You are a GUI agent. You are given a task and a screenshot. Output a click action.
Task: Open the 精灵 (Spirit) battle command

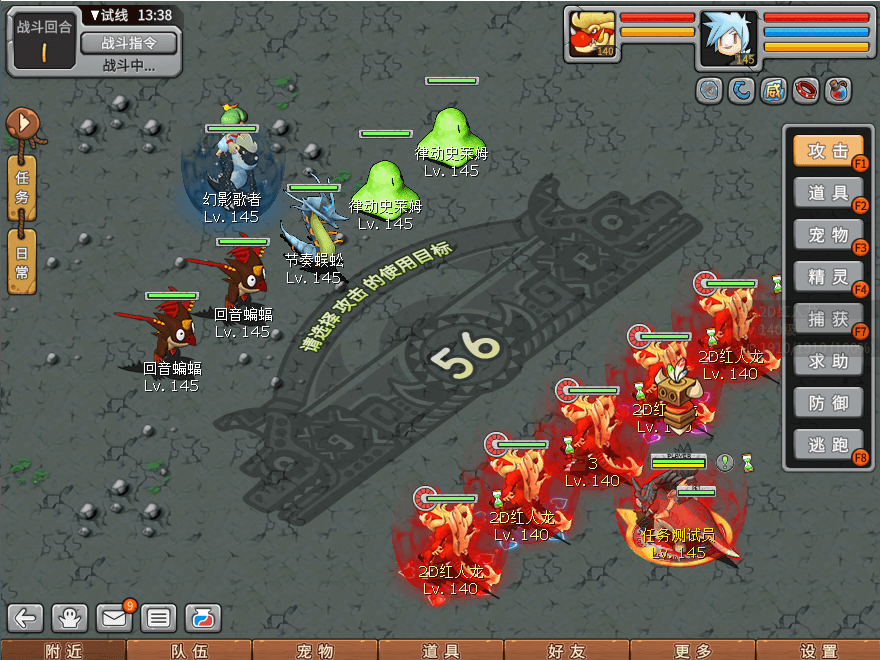828,277
